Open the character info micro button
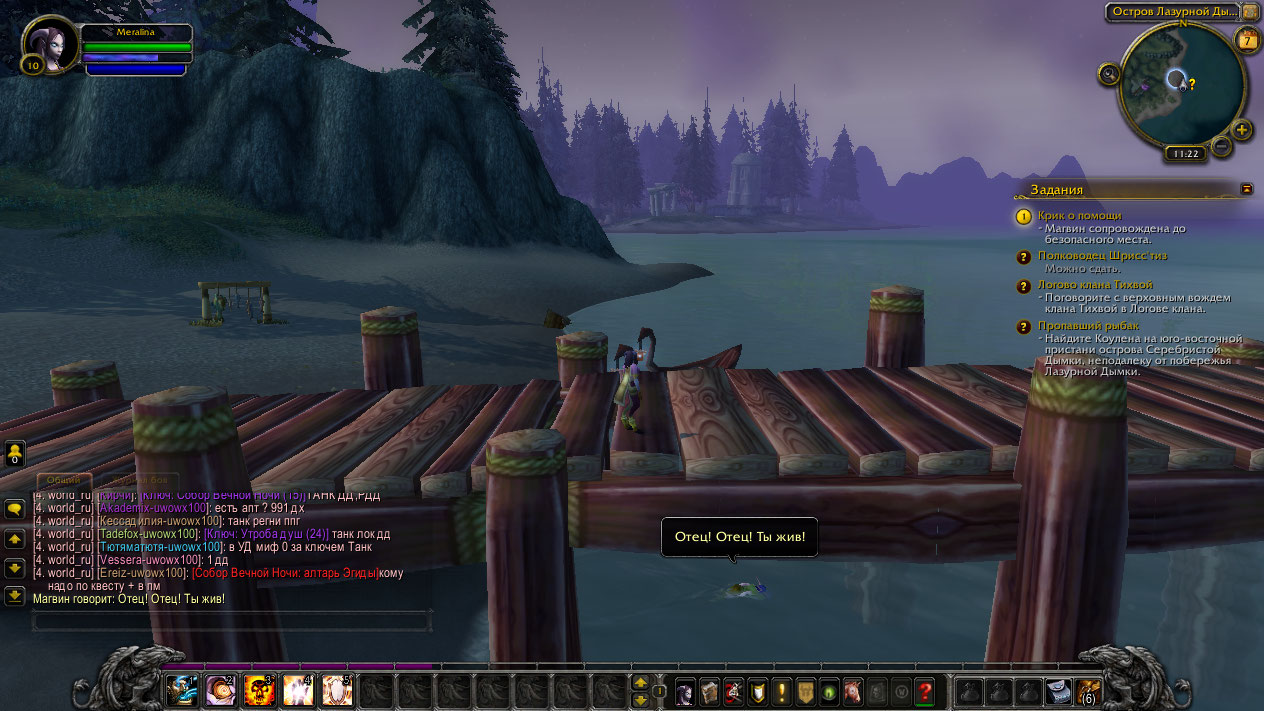Viewport: 1264px width, 711px height. point(685,690)
